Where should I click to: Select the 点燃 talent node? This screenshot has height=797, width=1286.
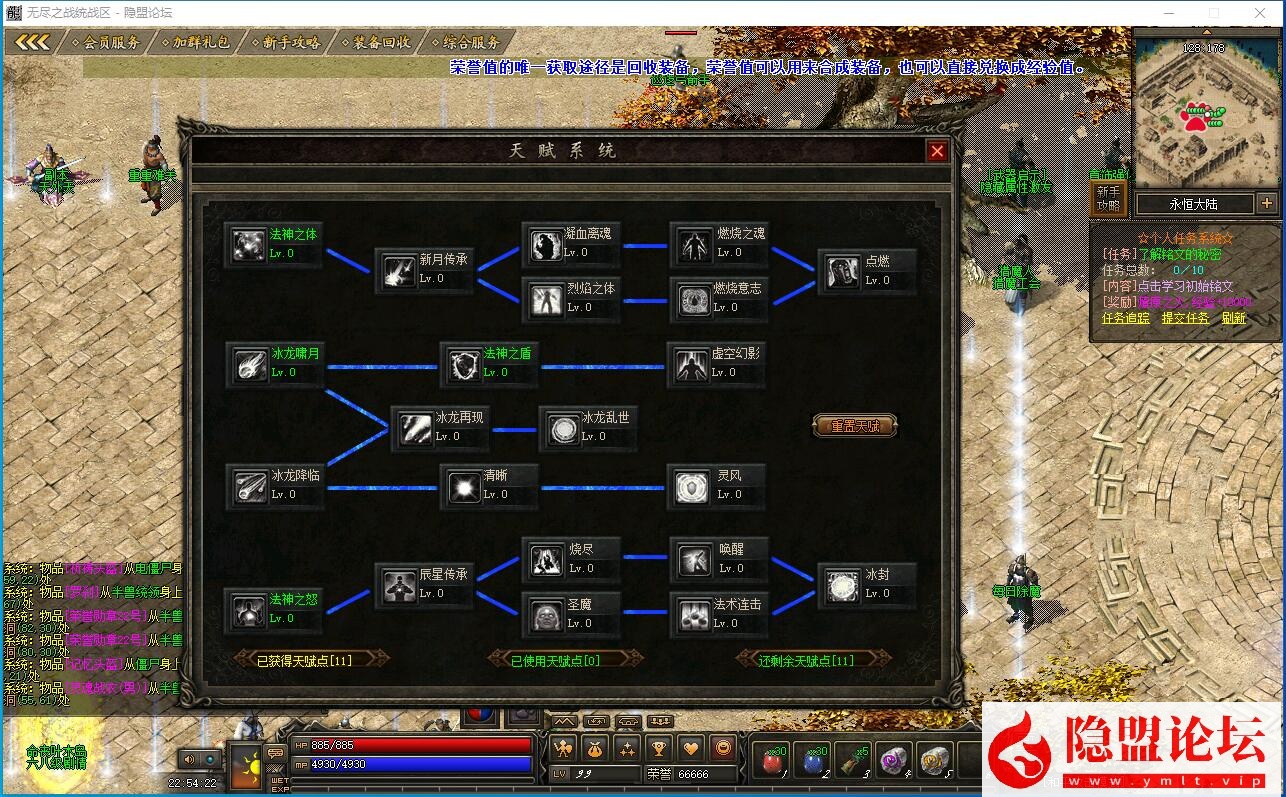pyautogui.click(x=842, y=270)
